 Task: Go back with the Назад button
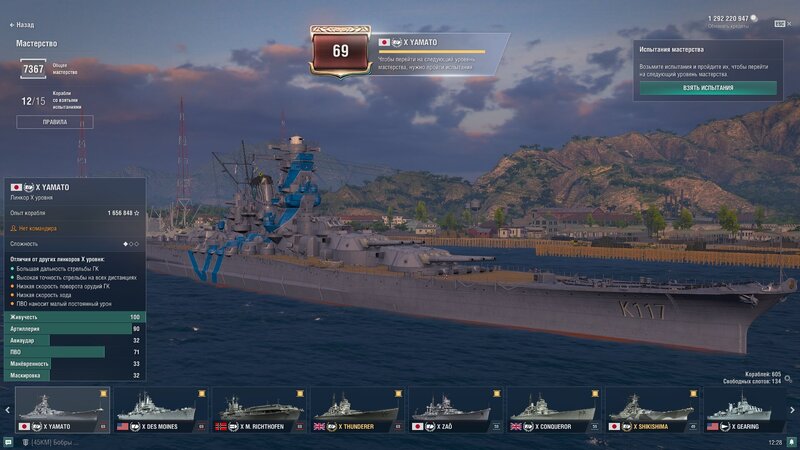click(x=23, y=25)
